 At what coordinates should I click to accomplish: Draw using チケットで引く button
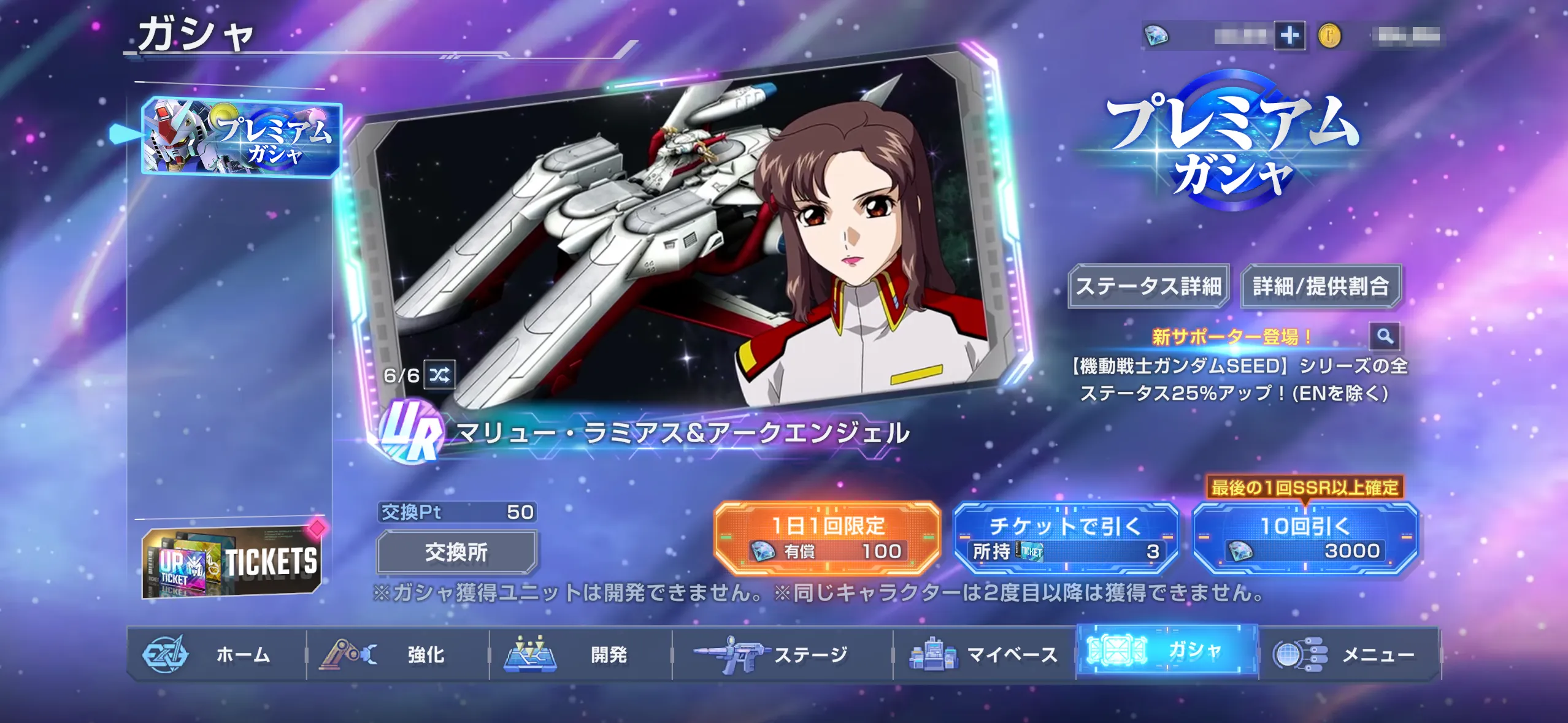point(1066,538)
